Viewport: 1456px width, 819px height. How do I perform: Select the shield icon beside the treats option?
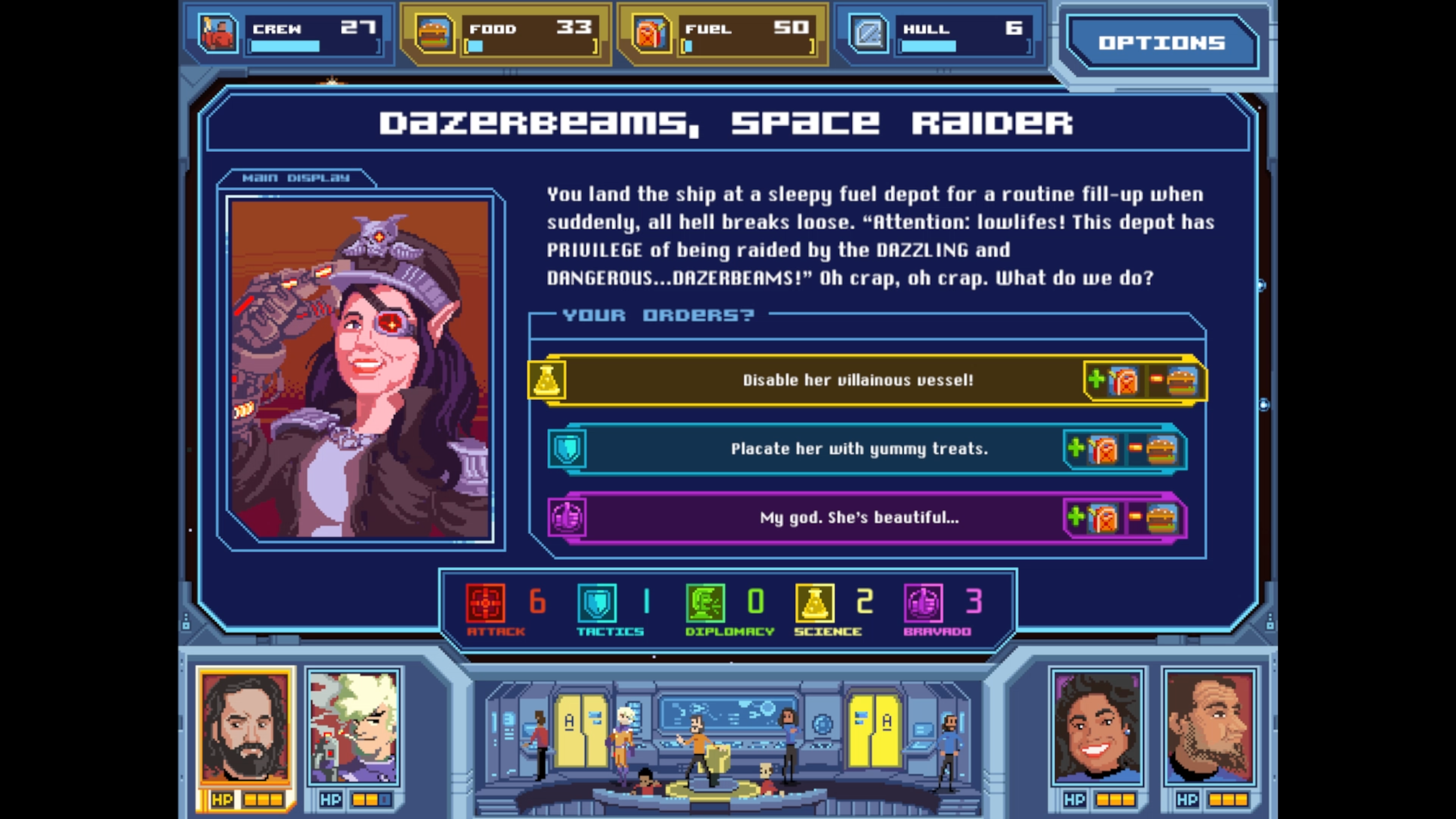point(567,448)
